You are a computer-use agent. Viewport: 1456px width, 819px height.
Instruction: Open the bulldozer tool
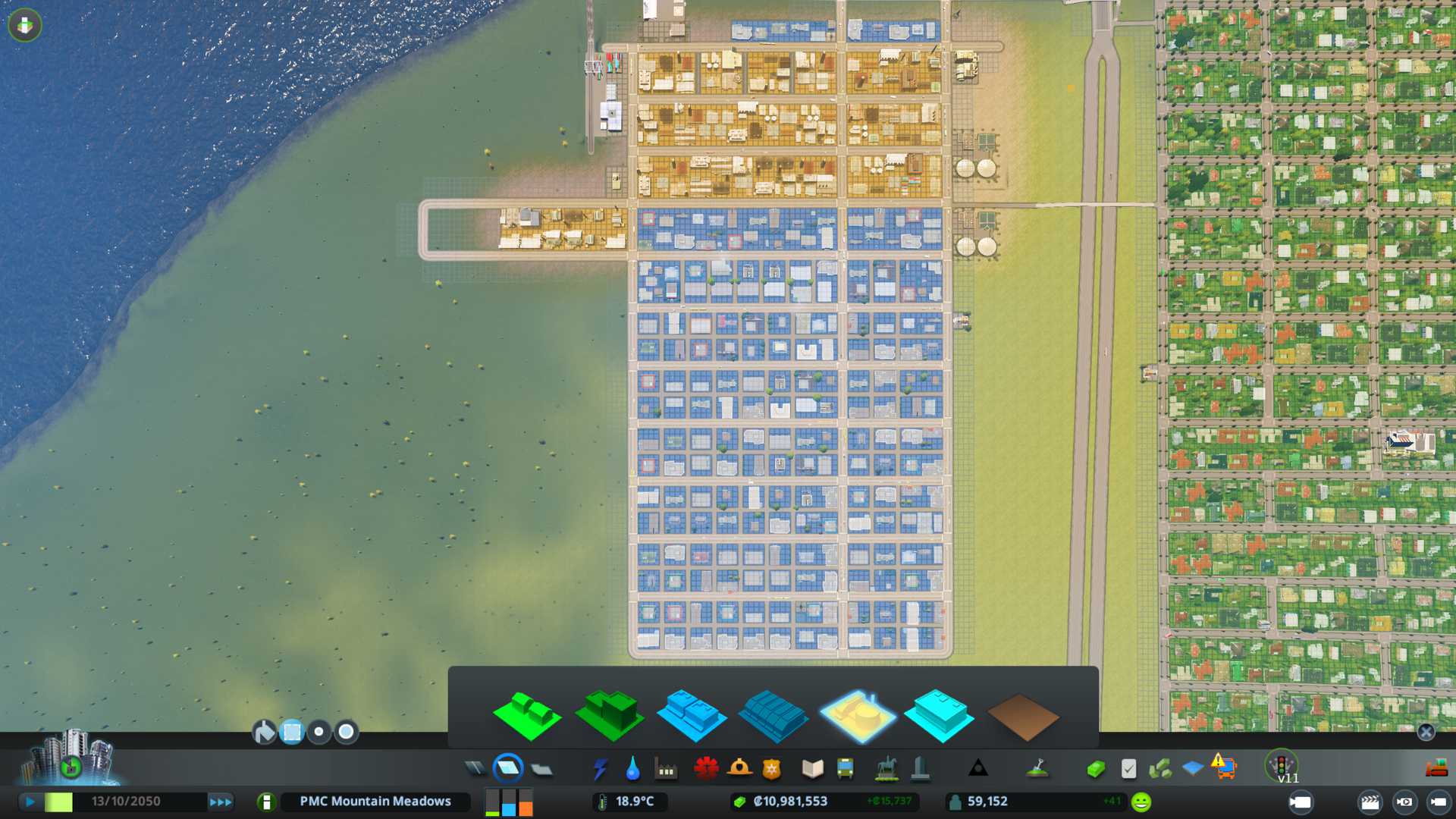coord(1436,769)
